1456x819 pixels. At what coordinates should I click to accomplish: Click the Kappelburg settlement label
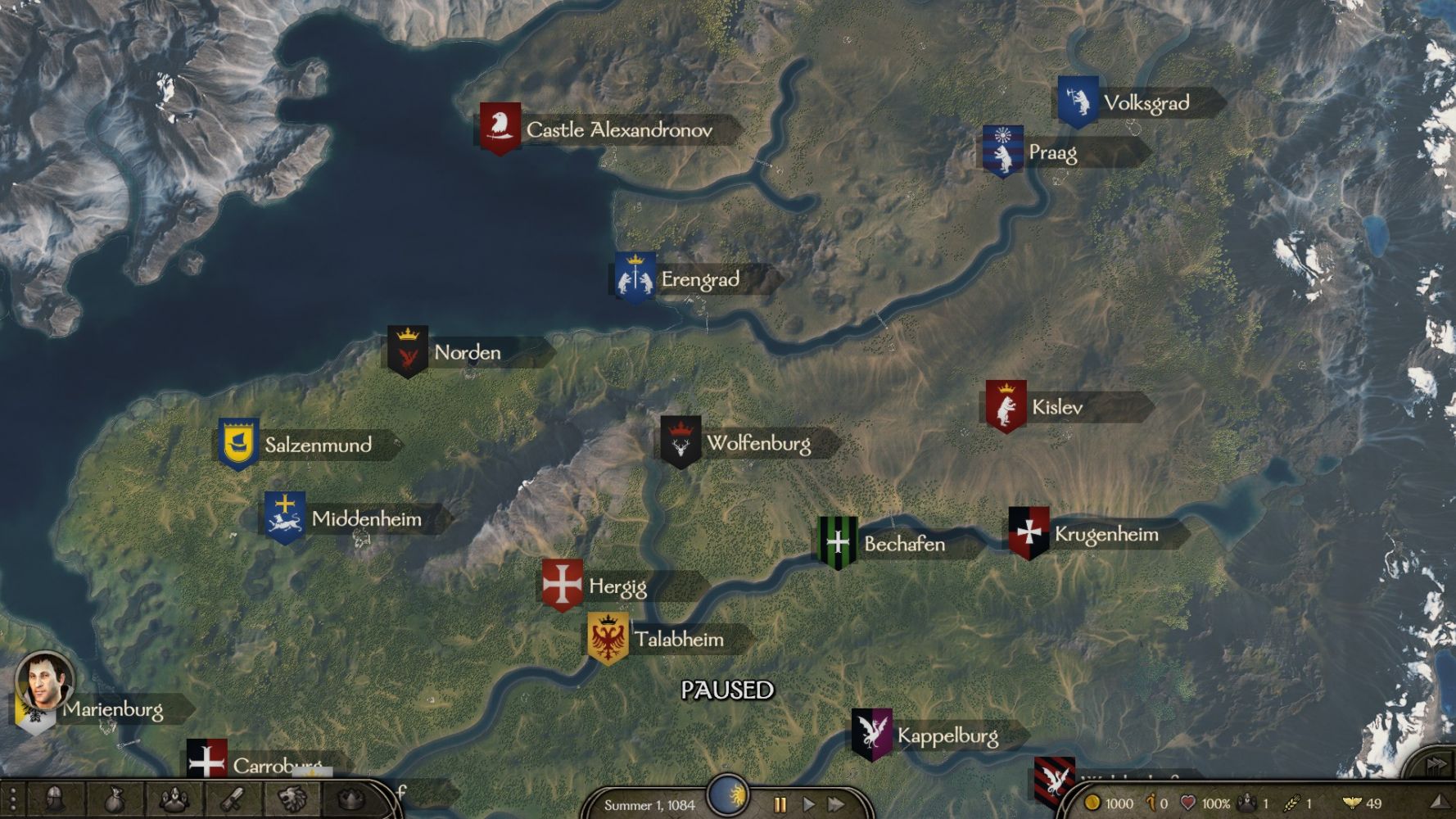click(947, 735)
